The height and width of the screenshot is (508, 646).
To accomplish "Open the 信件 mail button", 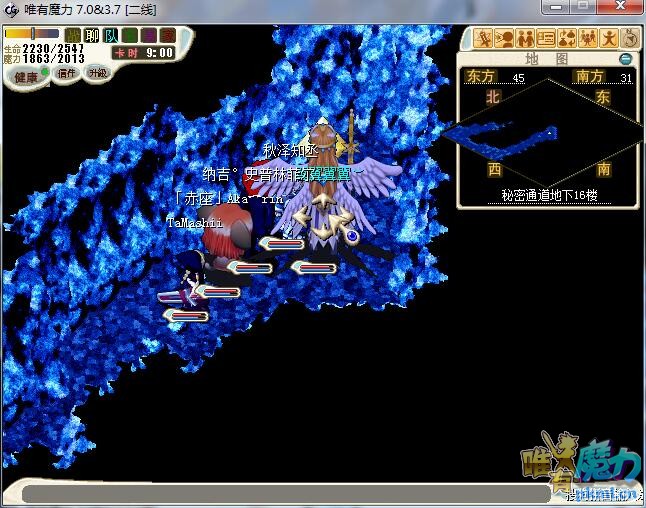I will (x=67, y=73).
